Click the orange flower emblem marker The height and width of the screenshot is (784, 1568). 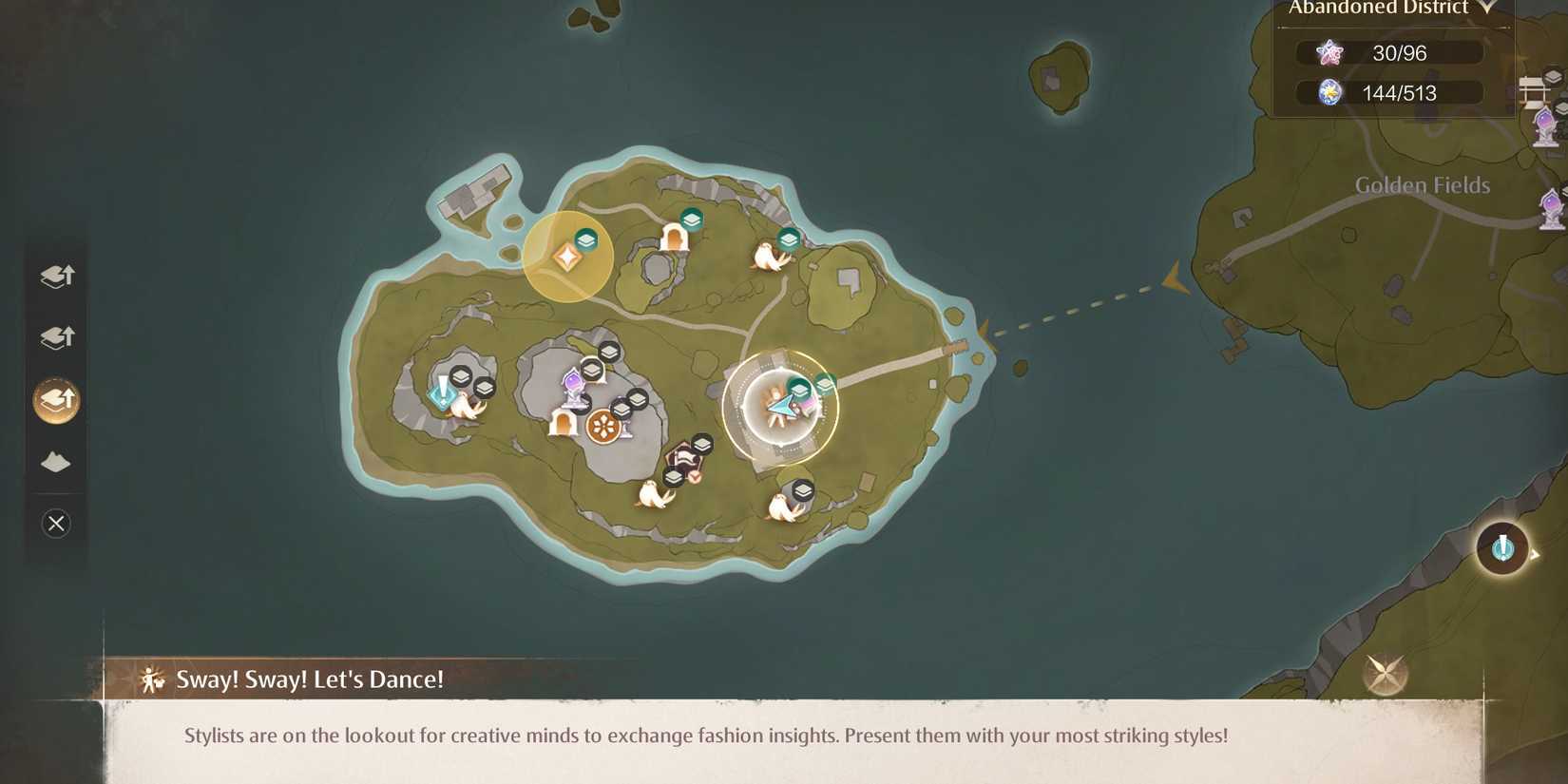pyautogui.click(x=605, y=426)
